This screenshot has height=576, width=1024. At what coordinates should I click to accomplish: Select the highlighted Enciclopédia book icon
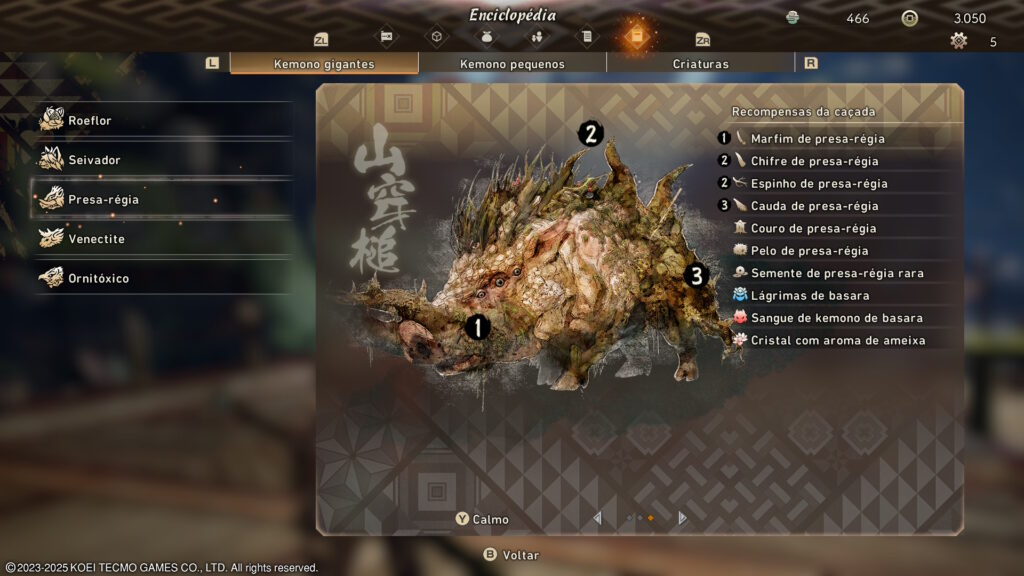click(x=636, y=36)
